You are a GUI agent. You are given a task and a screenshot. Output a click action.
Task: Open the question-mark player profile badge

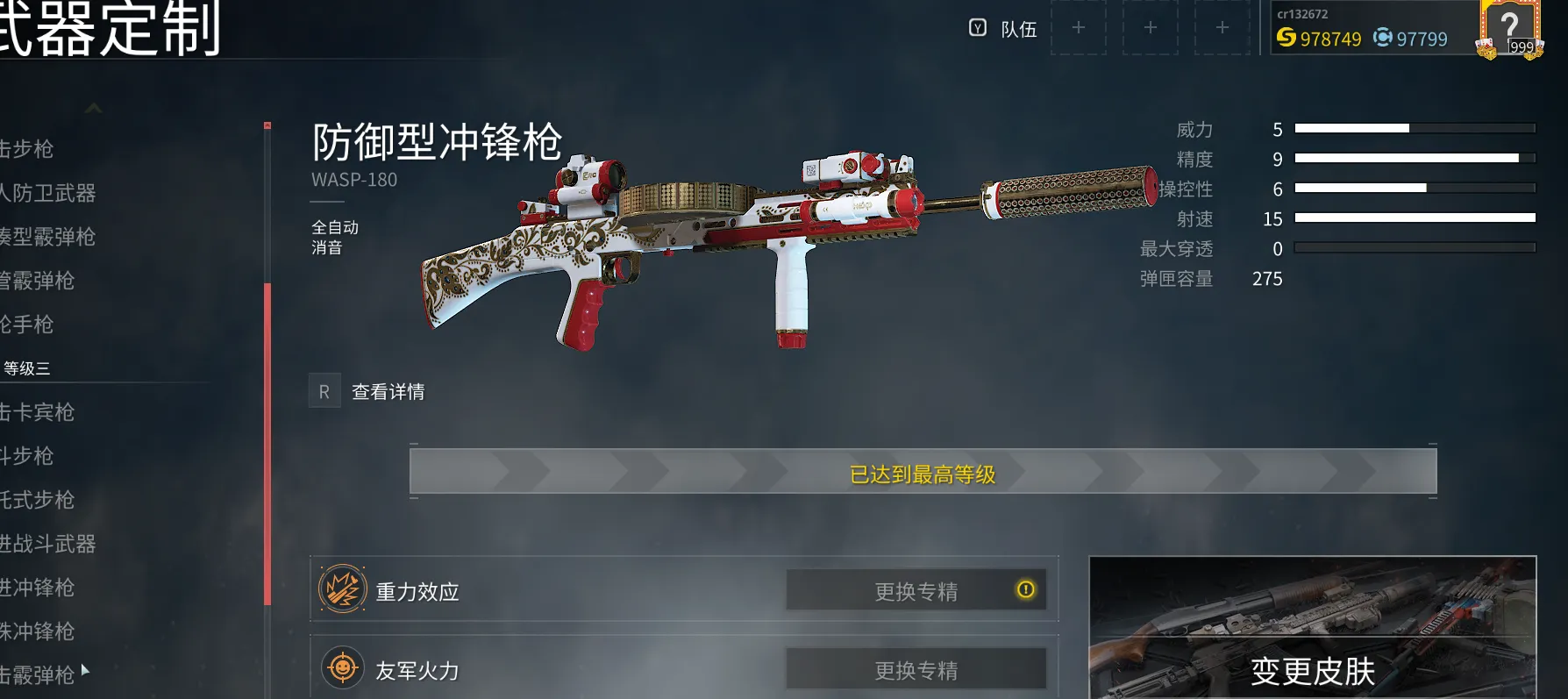[x=1509, y=30]
